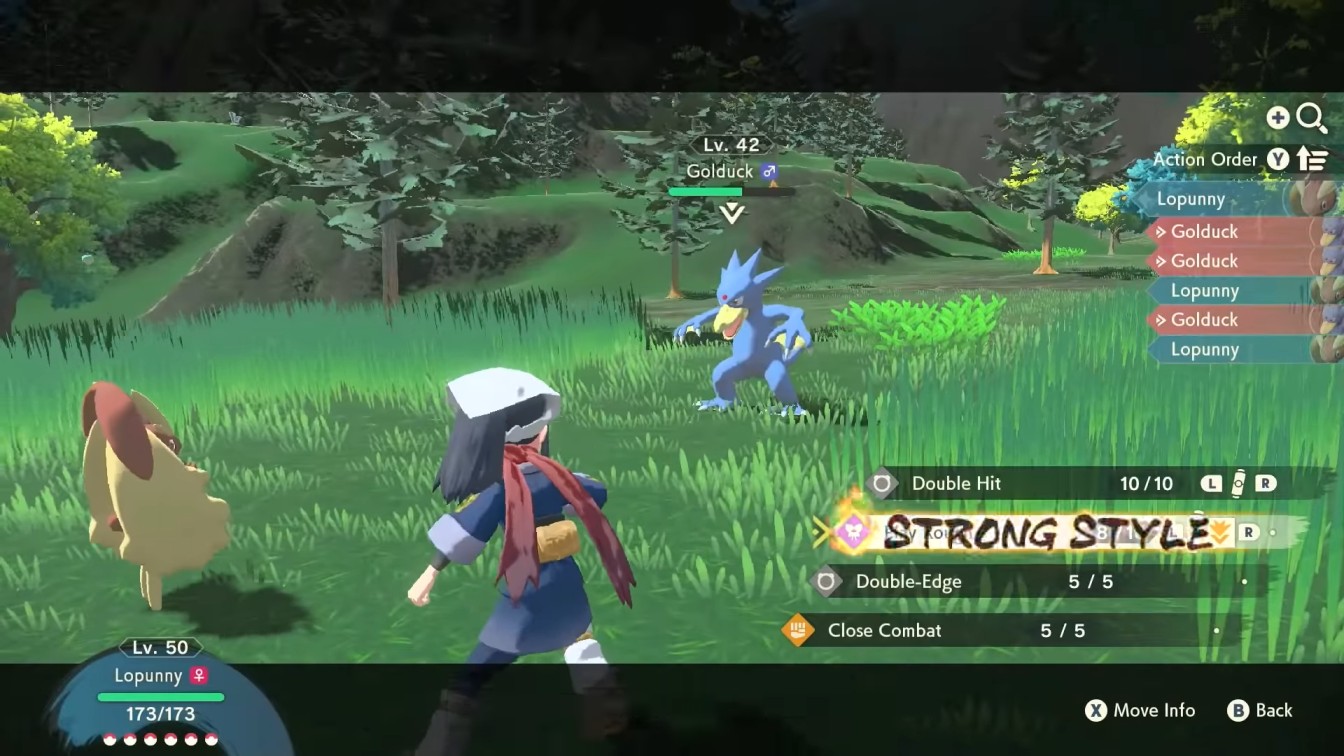Image resolution: width=1344 pixels, height=756 pixels.
Task: Click Lopunny's green HP bar
Action: click(x=160, y=696)
